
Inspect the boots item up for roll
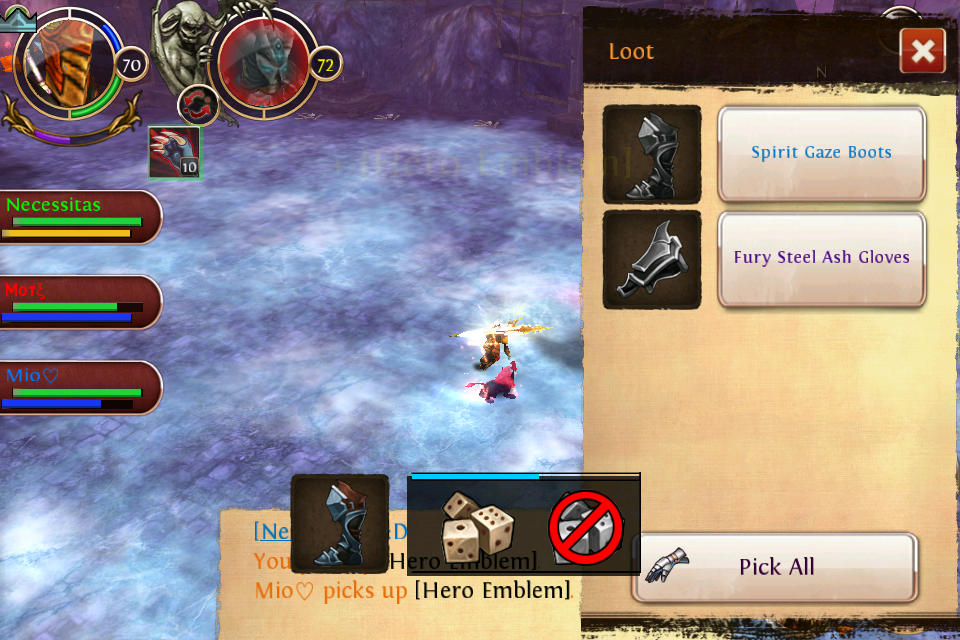(340, 523)
